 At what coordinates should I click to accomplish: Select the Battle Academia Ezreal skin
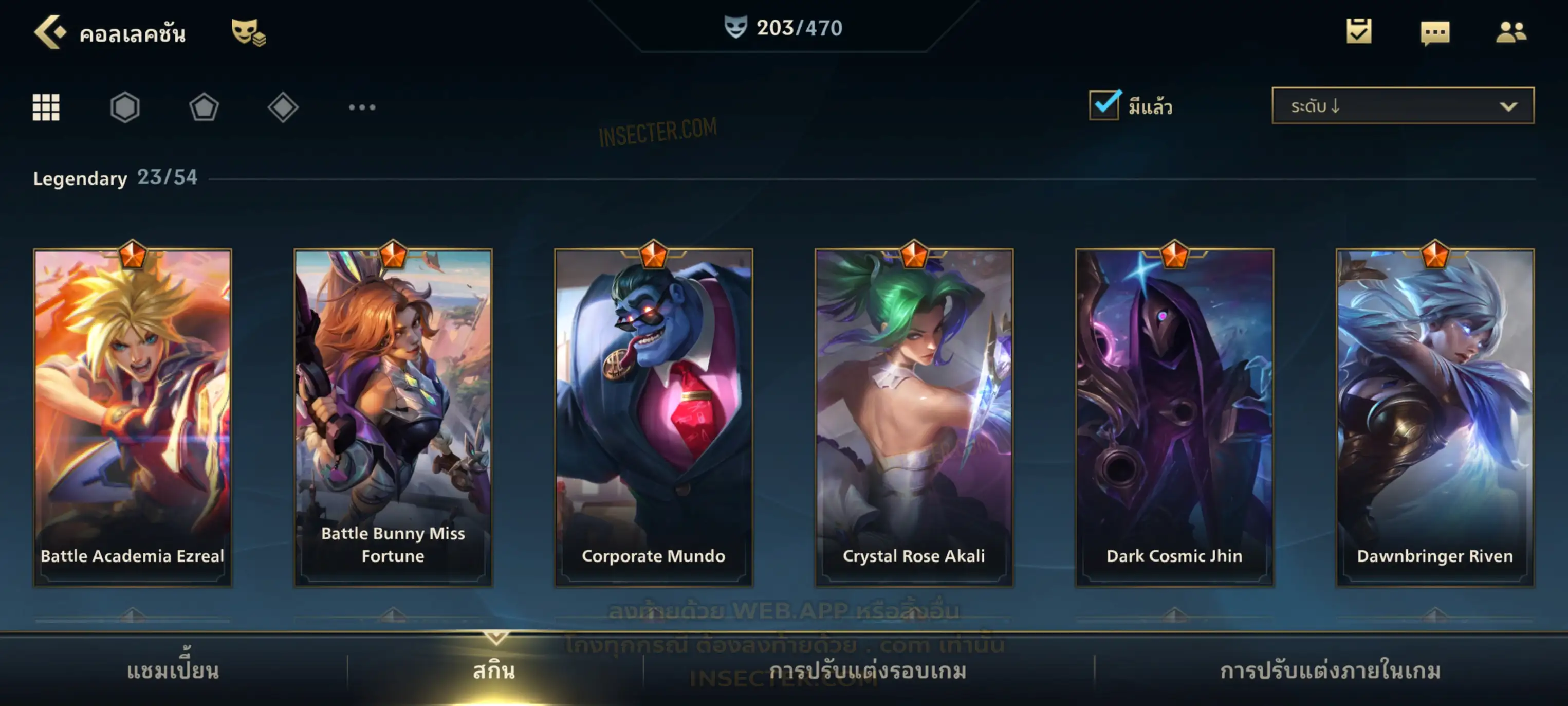(x=133, y=417)
